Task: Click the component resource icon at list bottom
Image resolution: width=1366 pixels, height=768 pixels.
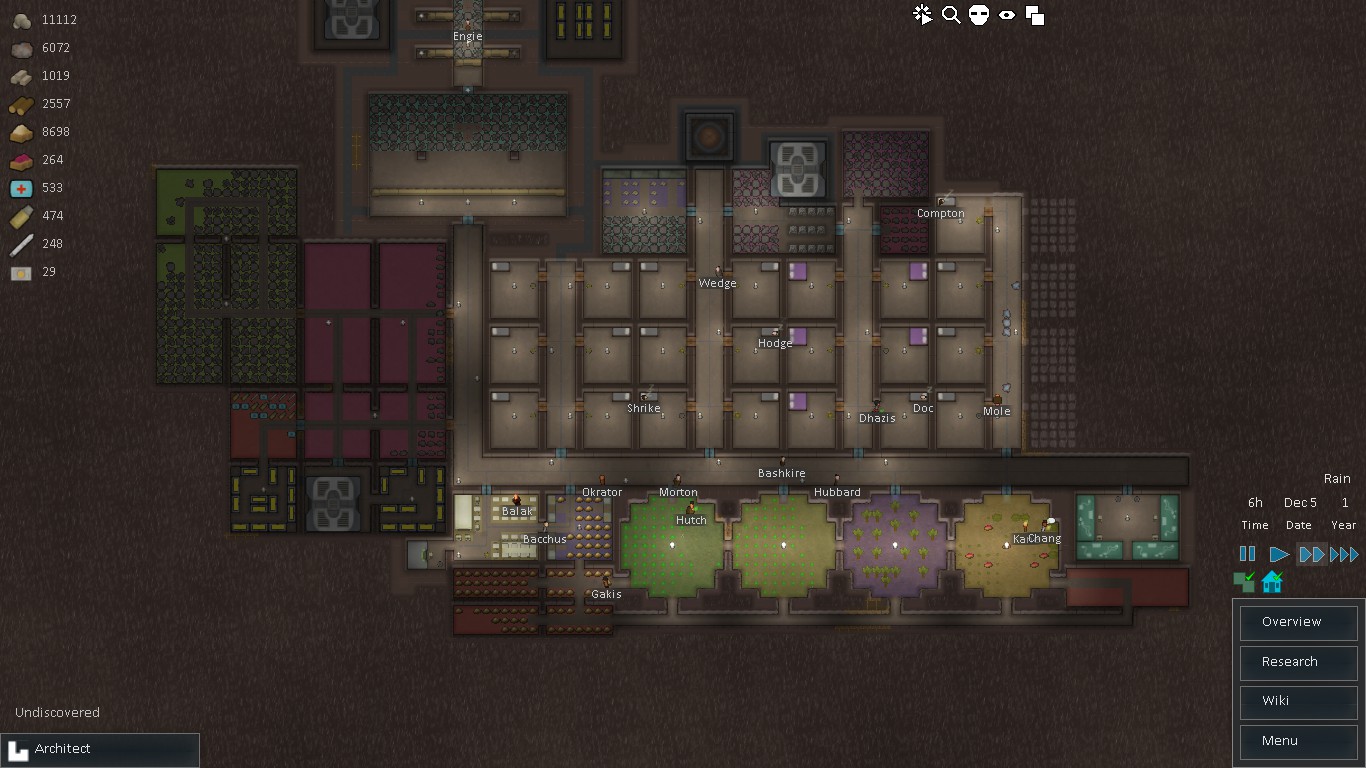Action: [x=20, y=272]
